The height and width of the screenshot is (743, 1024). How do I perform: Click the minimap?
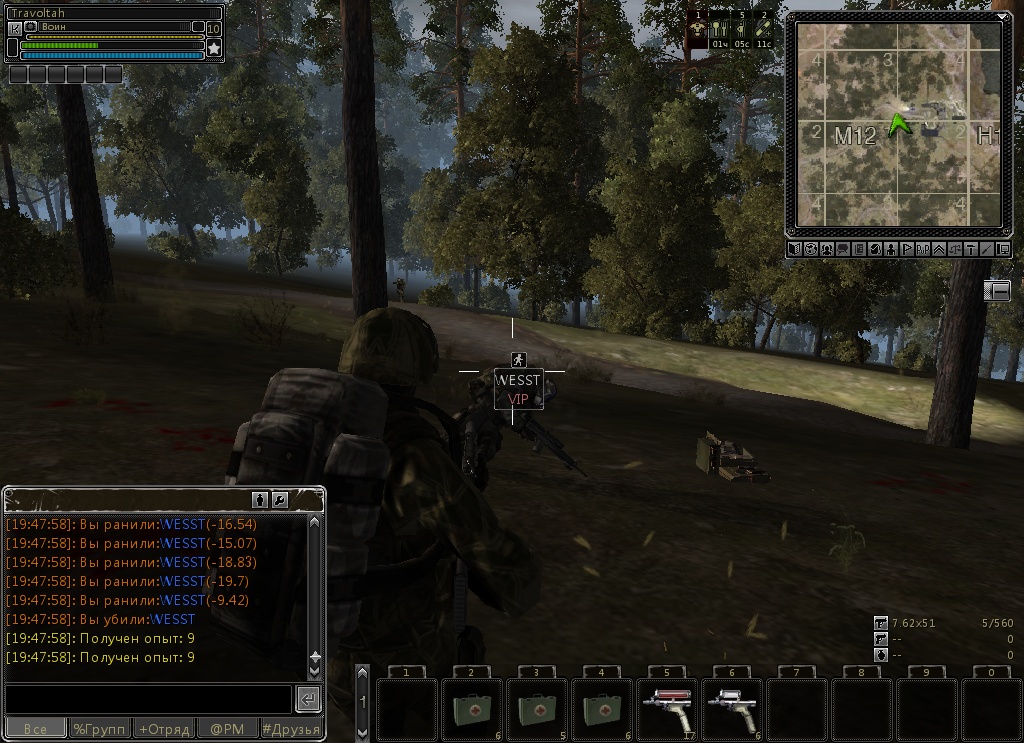pos(897,124)
